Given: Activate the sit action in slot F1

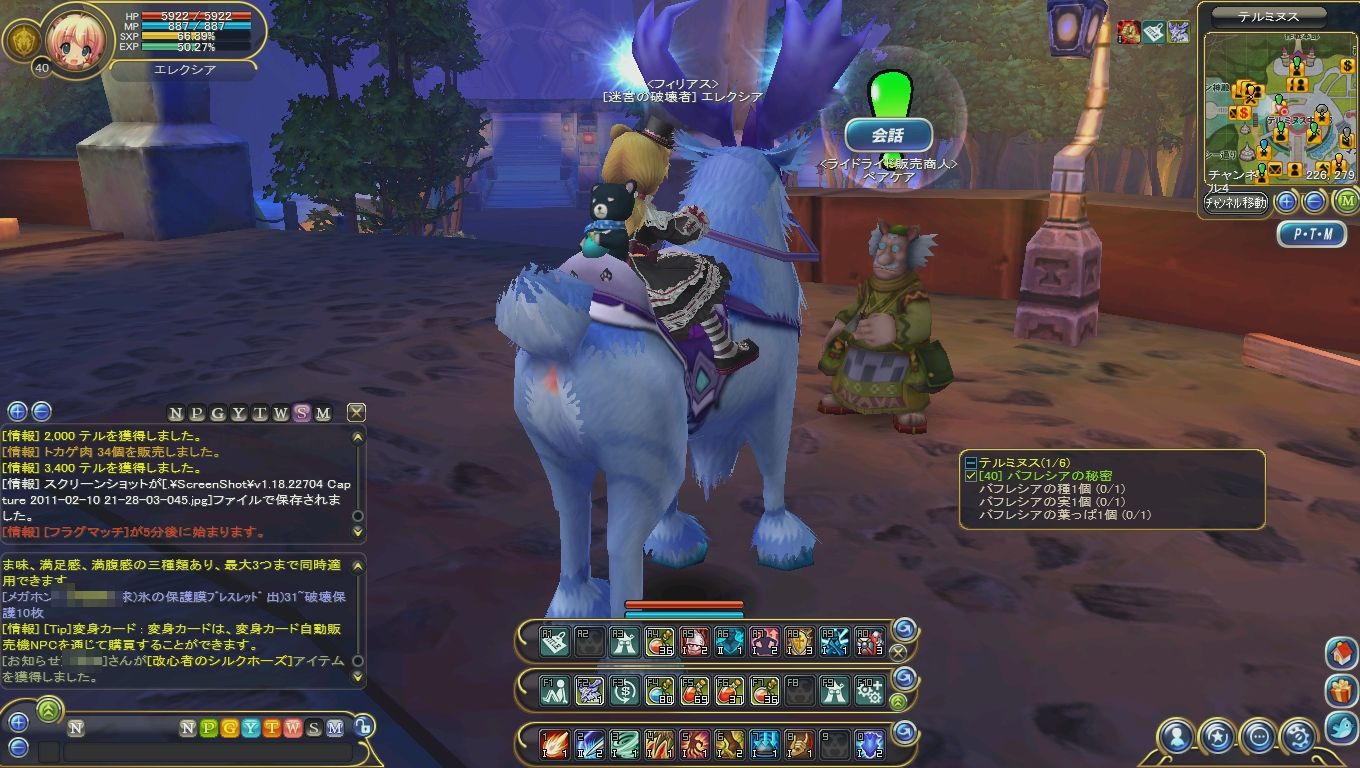Looking at the screenshot, I should [x=554, y=690].
